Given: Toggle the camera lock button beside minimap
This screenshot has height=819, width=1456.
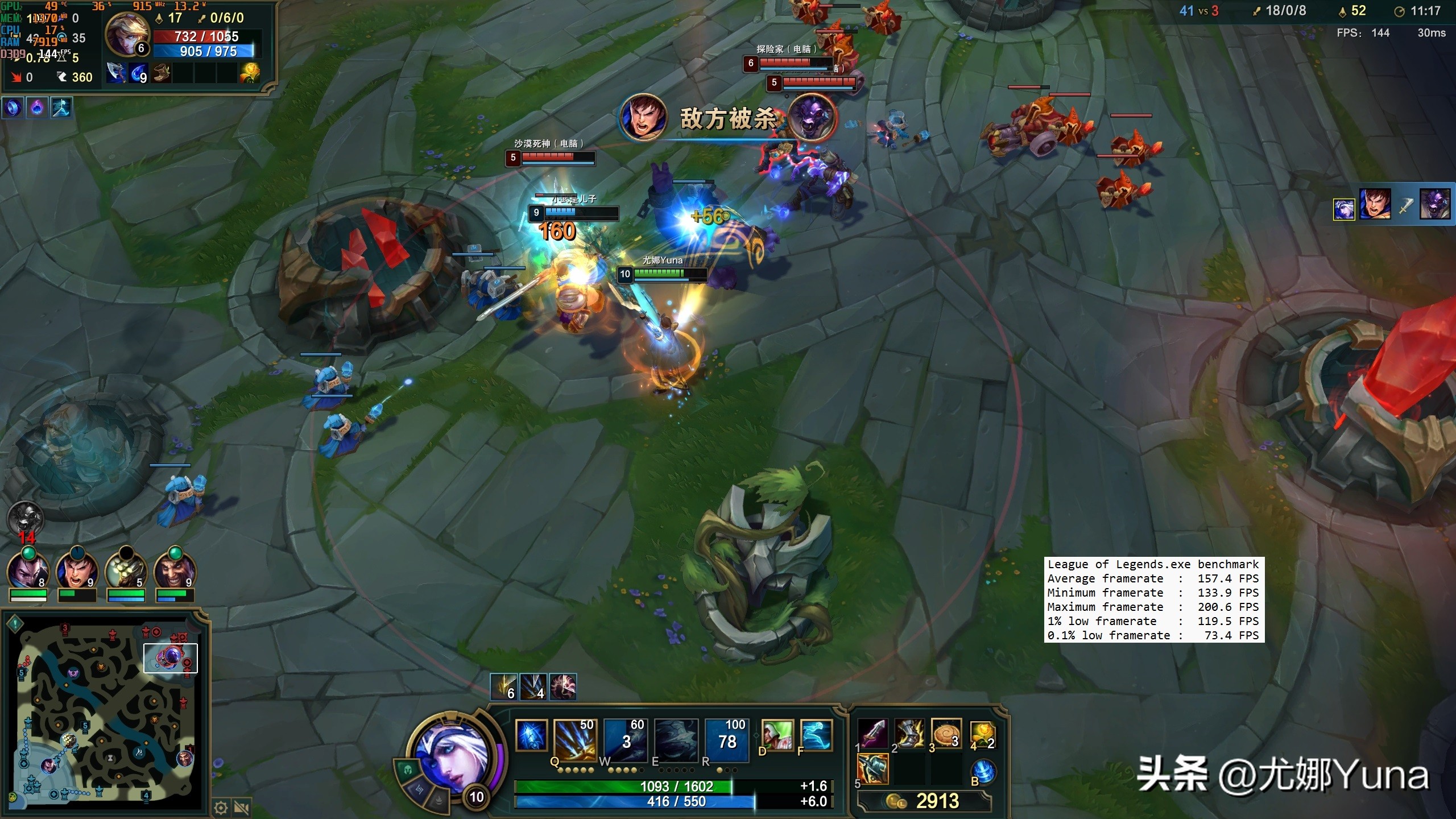Looking at the screenshot, I should coord(242,808).
